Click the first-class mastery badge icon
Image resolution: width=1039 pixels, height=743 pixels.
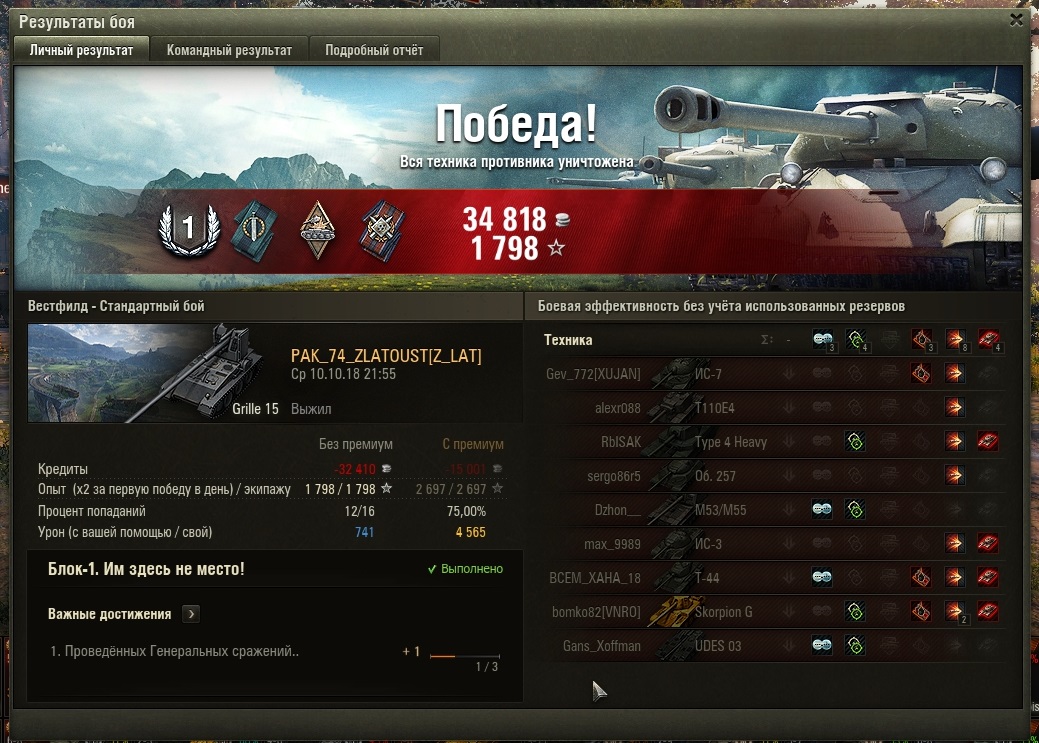(x=187, y=230)
